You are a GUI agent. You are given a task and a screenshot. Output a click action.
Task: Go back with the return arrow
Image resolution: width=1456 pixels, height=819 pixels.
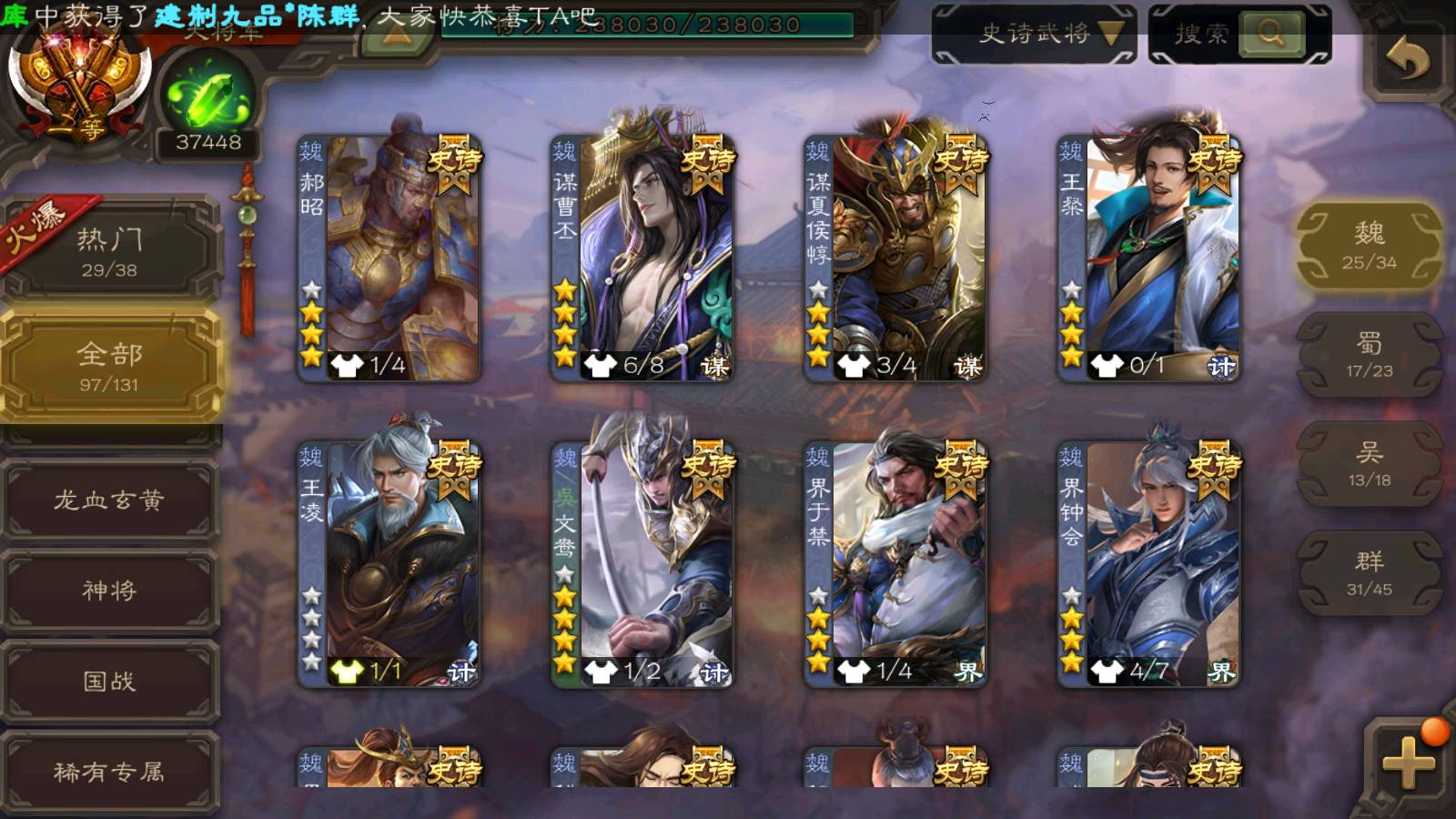tap(1407, 60)
